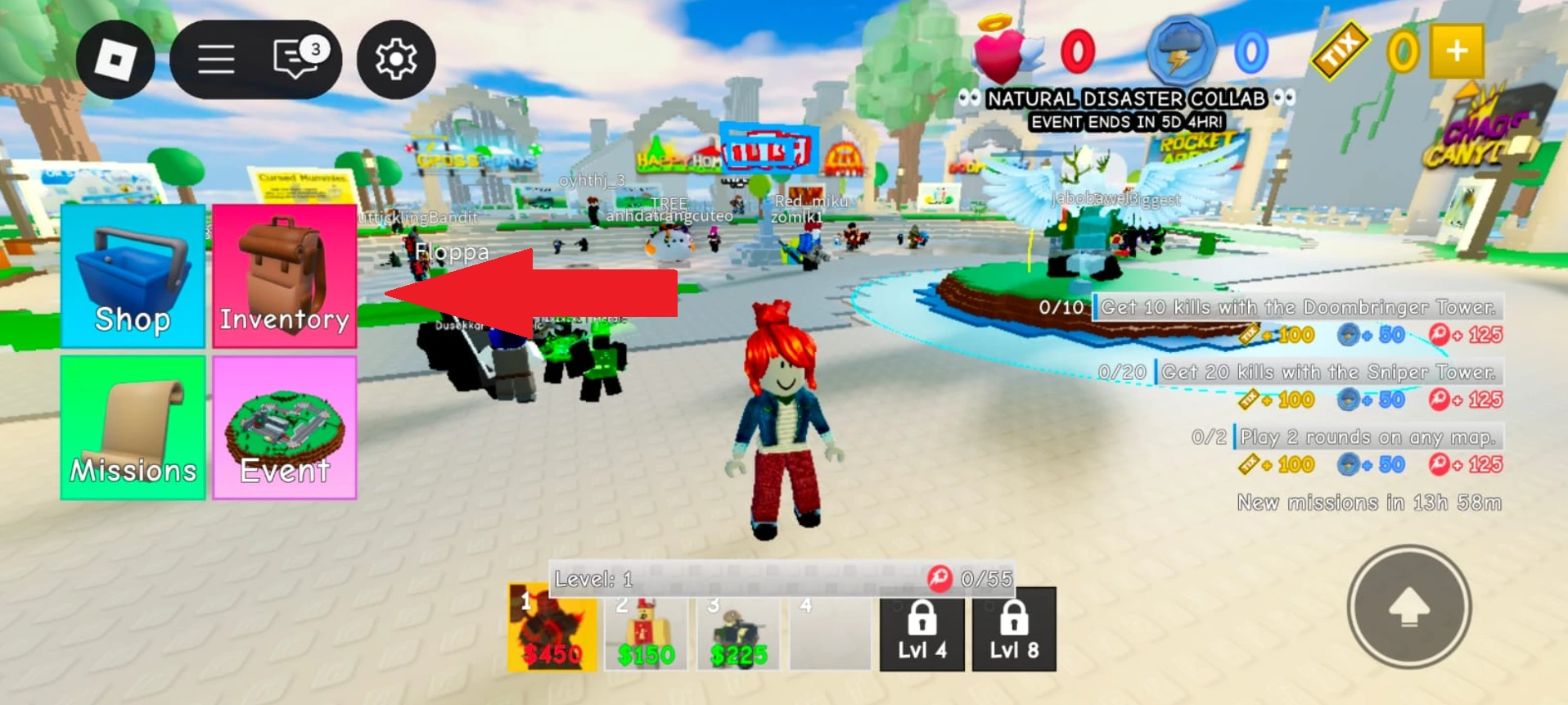The width and height of the screenshot is (1568, 705).
Task: Select the Play 2 rounds mission
Action: 1367,437
